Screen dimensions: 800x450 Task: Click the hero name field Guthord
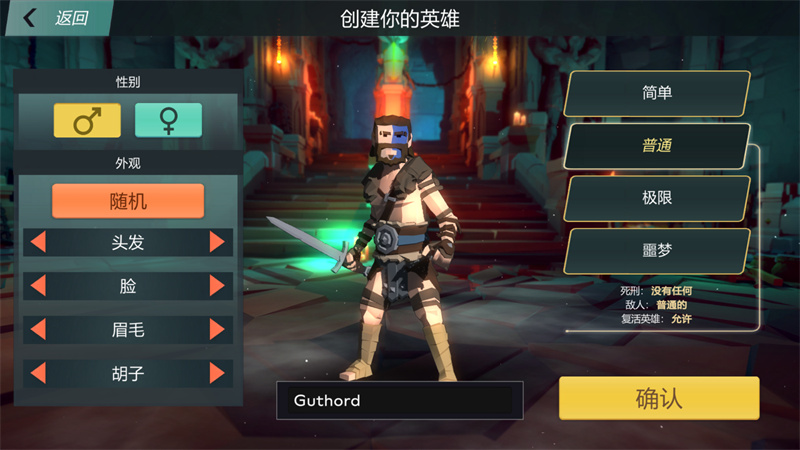pyautogui.click(x=399, y=401)
